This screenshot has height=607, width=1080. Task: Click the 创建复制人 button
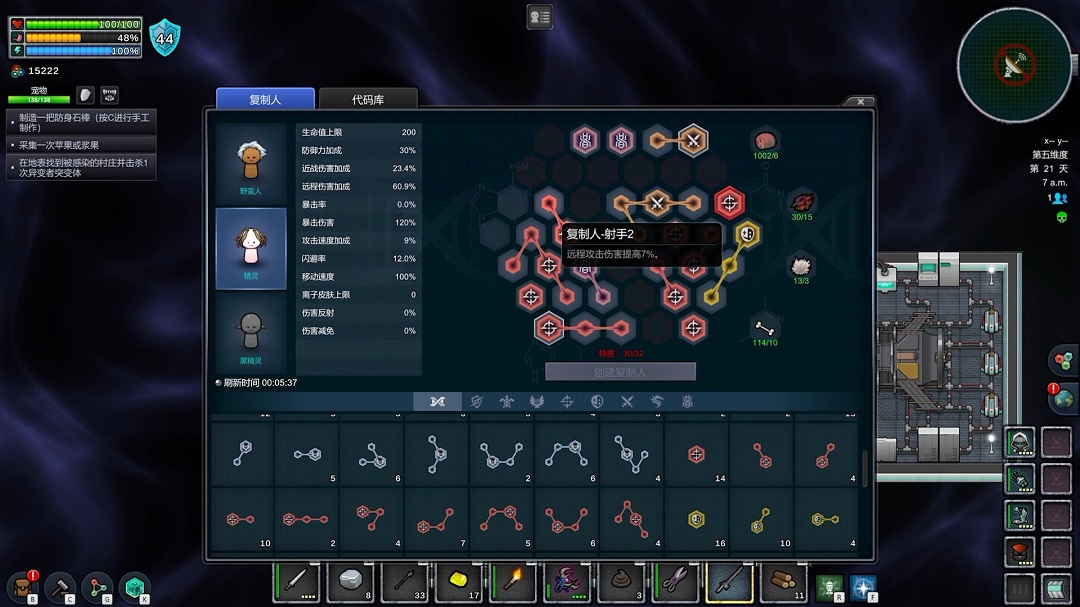(620, 372)
